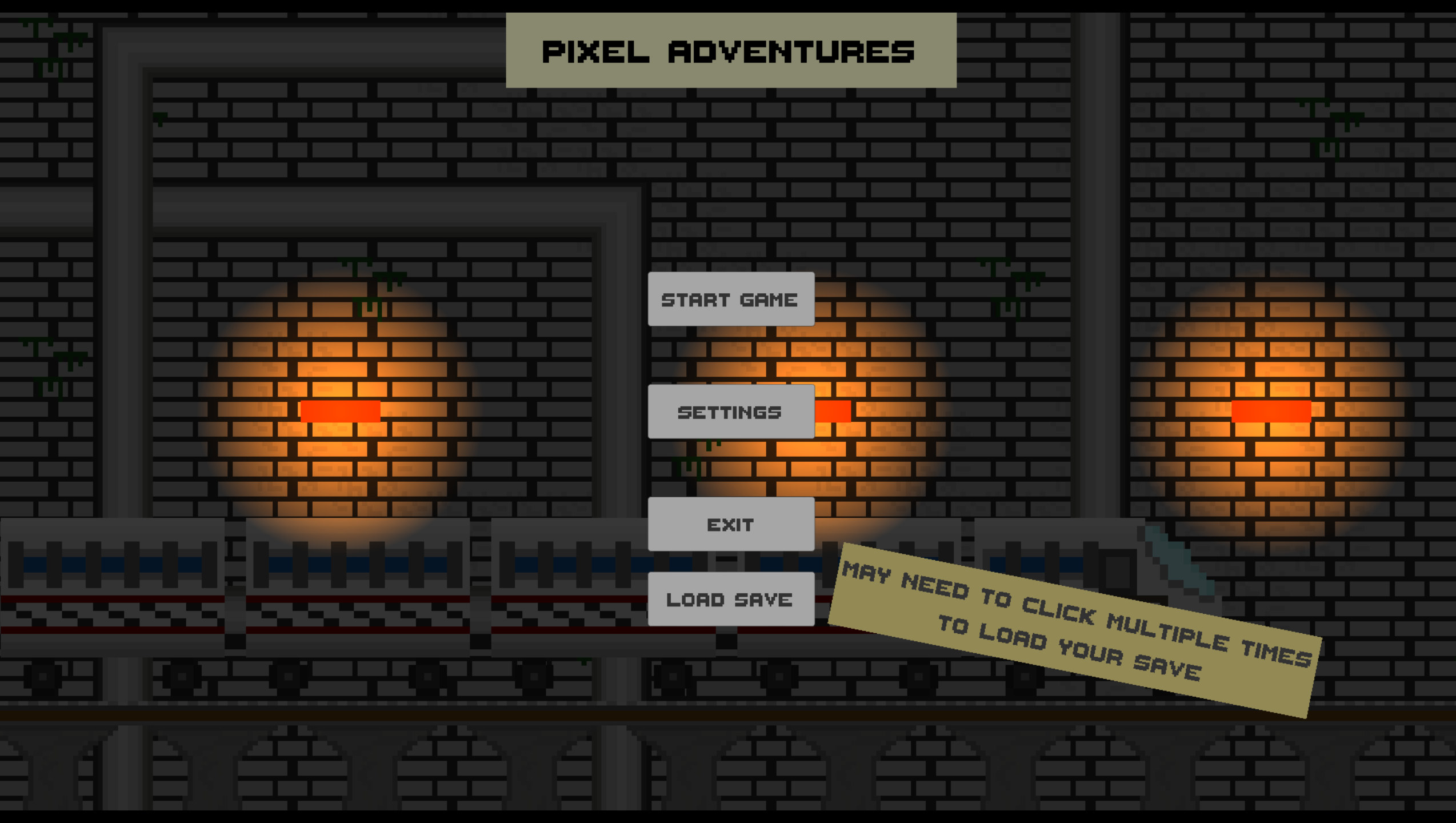This screenshot has width=1456, height=823.
Task: Click the red lamp core on the left
Action: click(x=340, y=410)
